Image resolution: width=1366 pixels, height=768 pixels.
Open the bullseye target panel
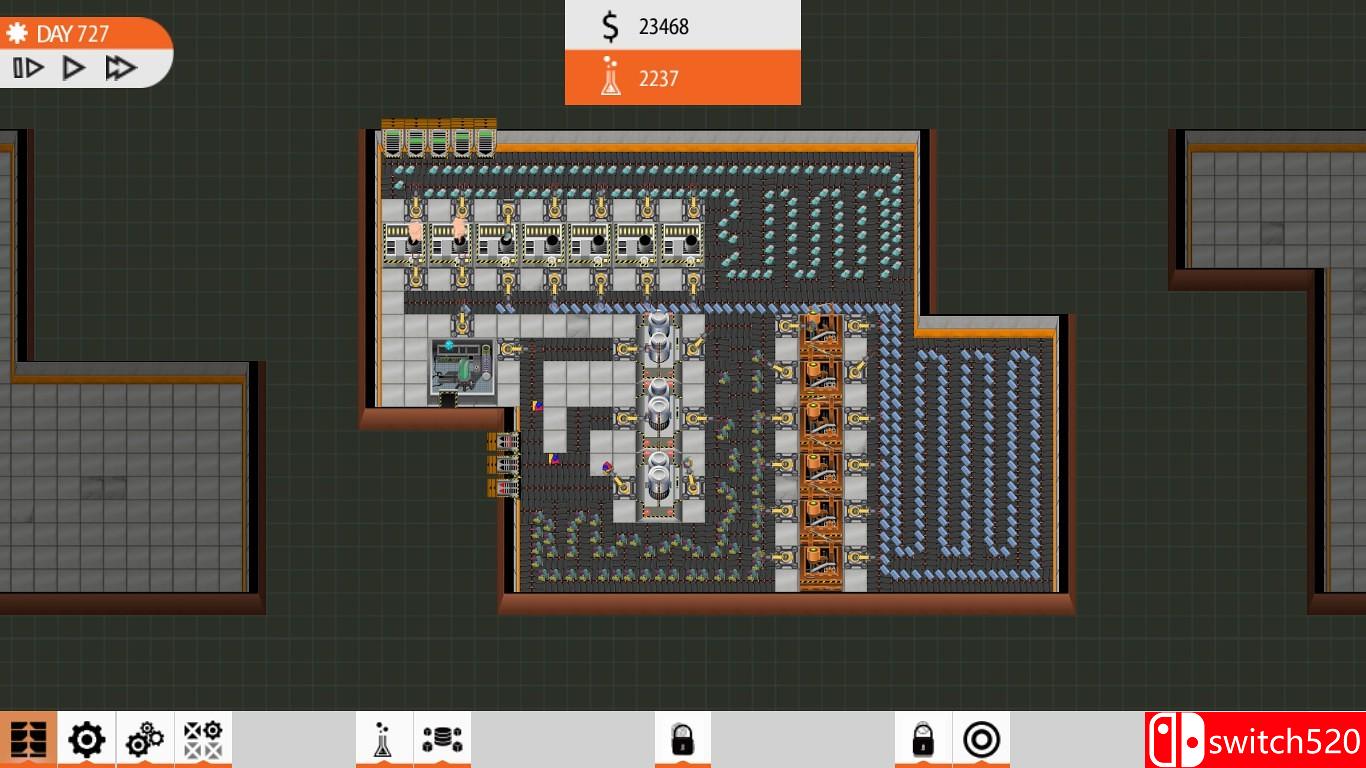coord(983,738)
